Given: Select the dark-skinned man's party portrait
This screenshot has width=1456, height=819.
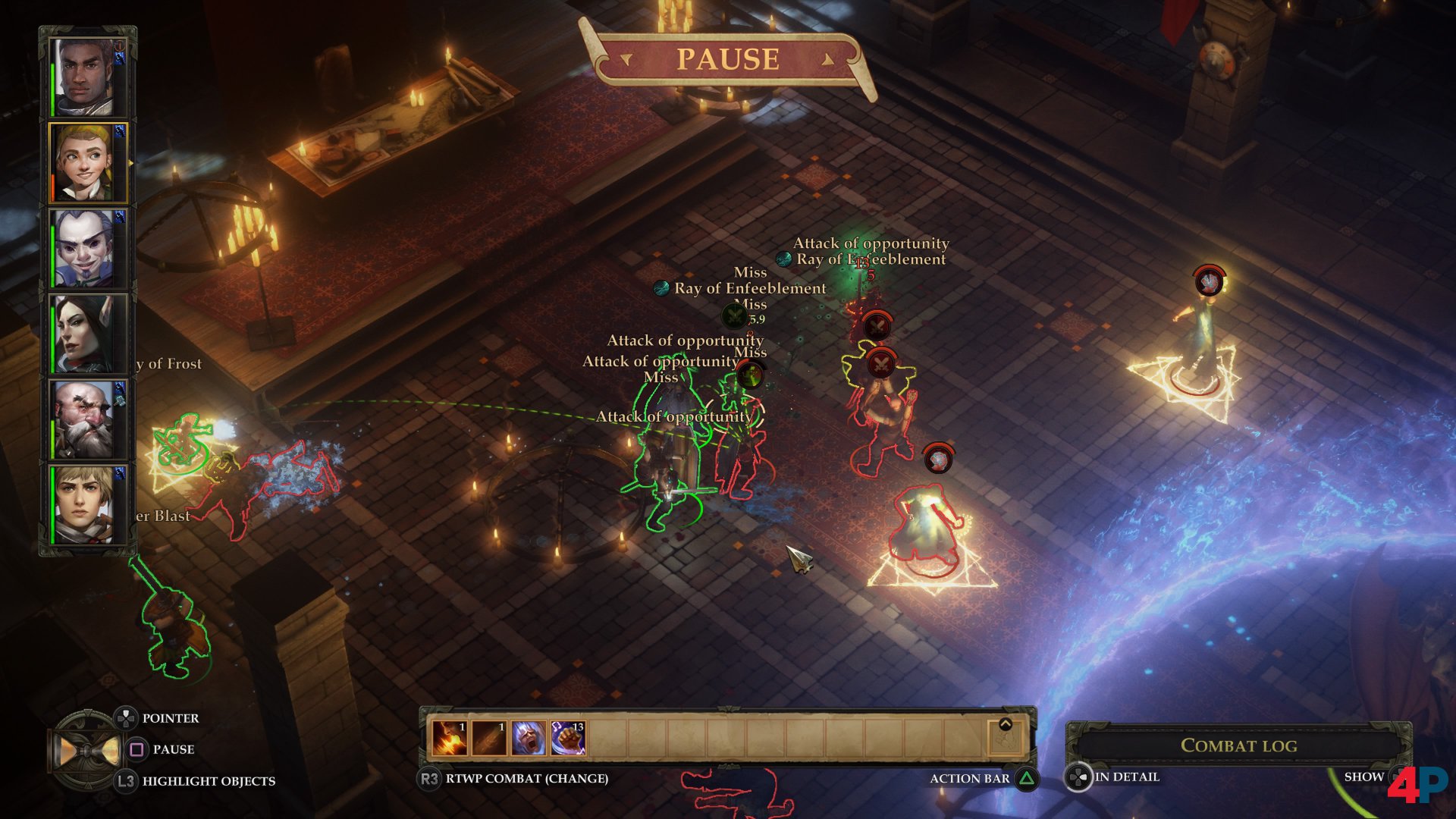Looking at the screenshot, I should pyautogui.click(x=85, y=77).
